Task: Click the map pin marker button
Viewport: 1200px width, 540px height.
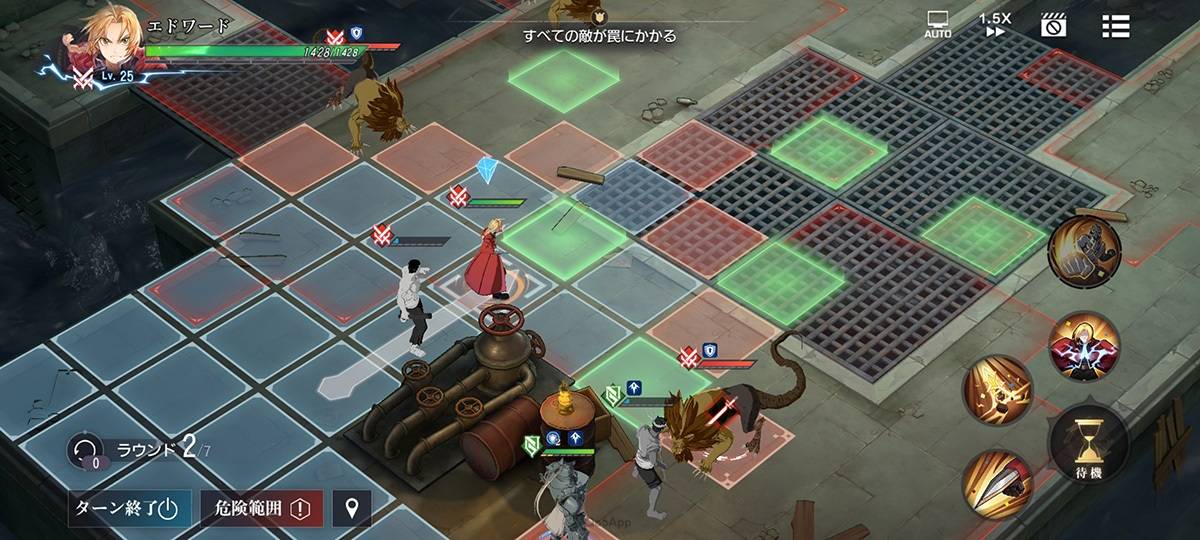Action: tap(351, 508)
